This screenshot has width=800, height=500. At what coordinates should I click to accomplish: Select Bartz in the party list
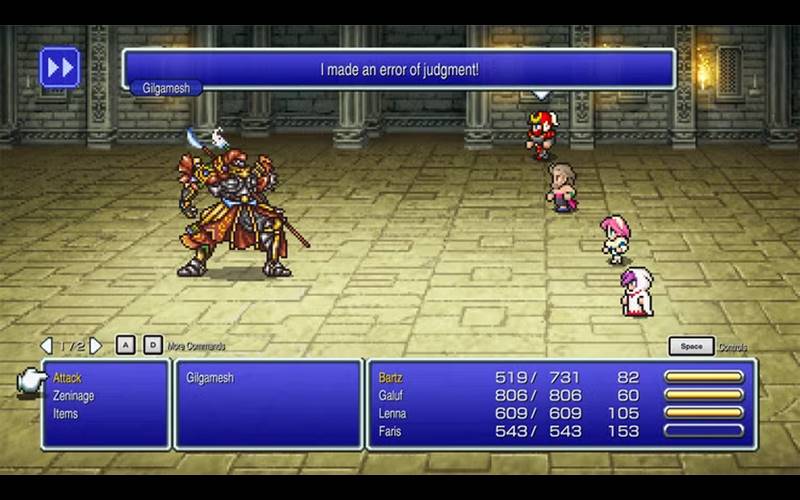coord(392,378)
